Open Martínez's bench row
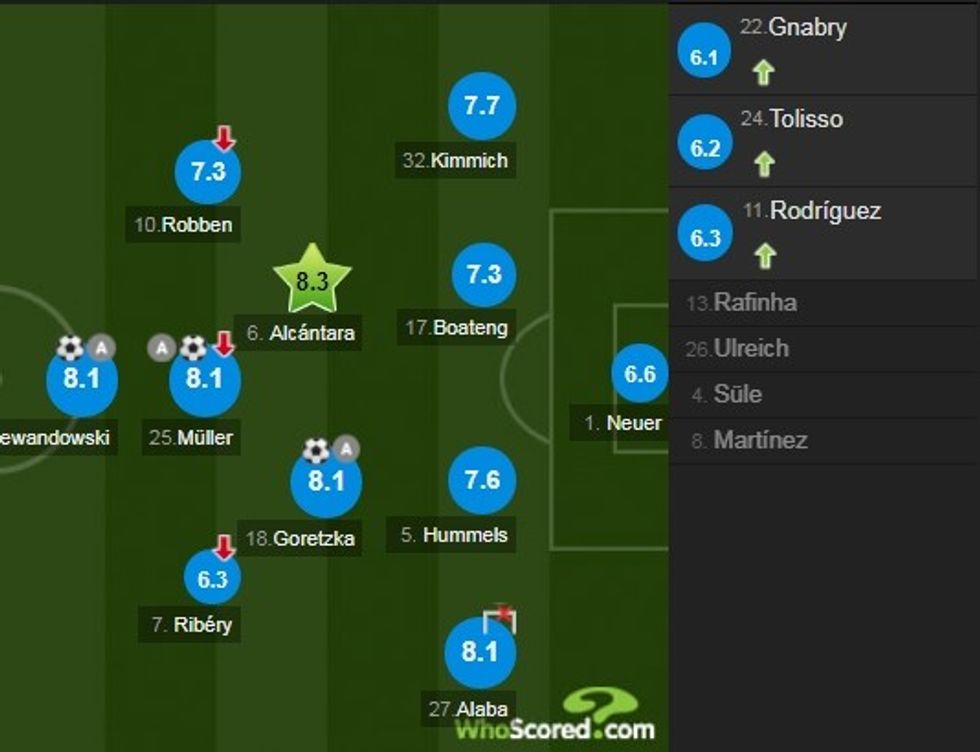Screen dimensions: 980x752 (x=760, y=440)
